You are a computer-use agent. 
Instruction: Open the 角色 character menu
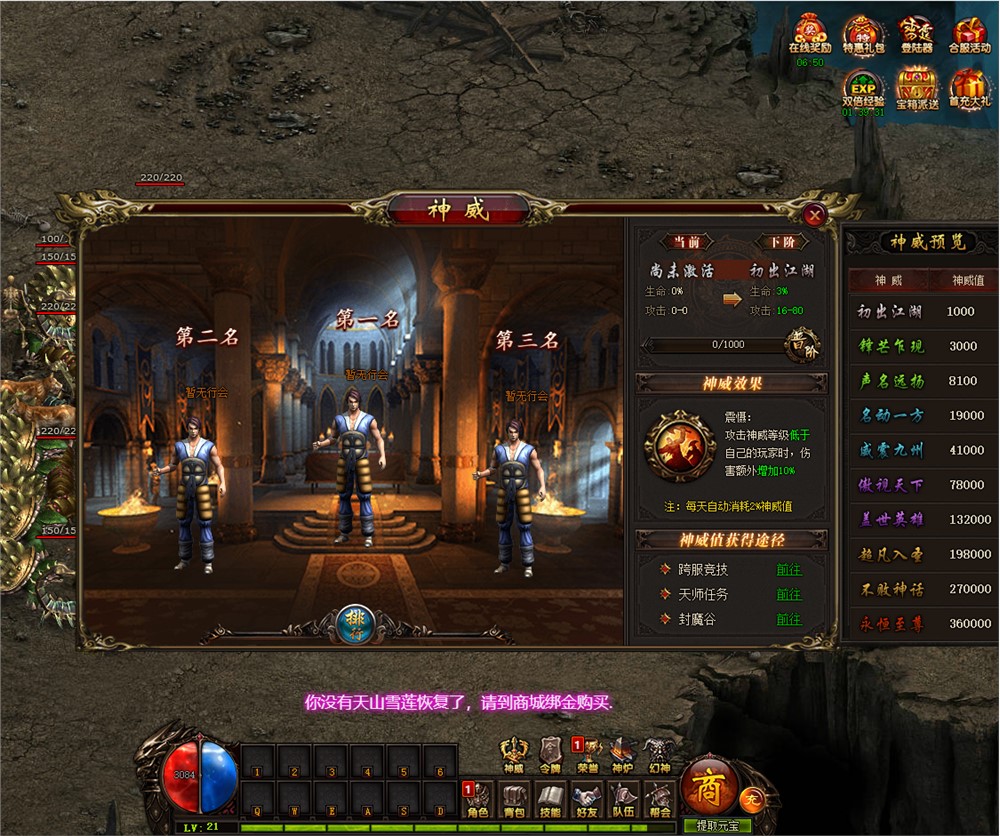(x=478, y=798)
